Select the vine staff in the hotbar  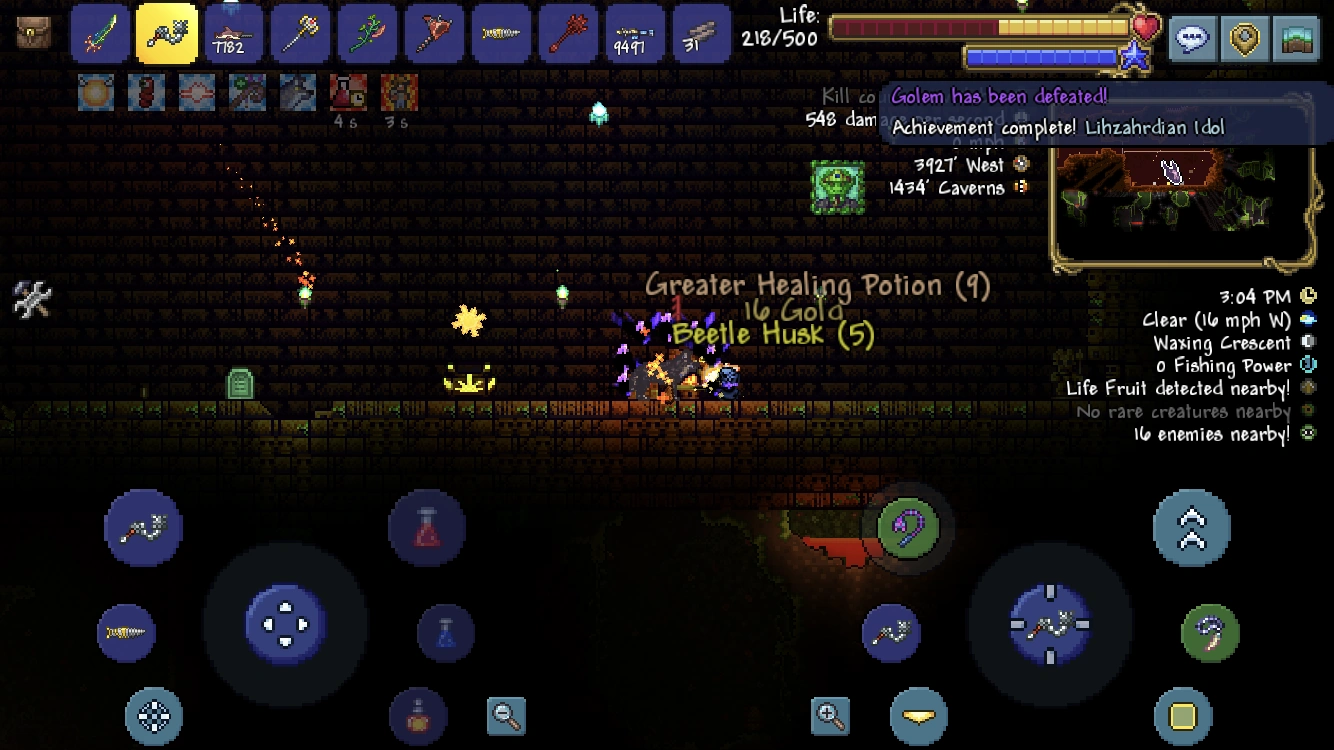[368, 33]
